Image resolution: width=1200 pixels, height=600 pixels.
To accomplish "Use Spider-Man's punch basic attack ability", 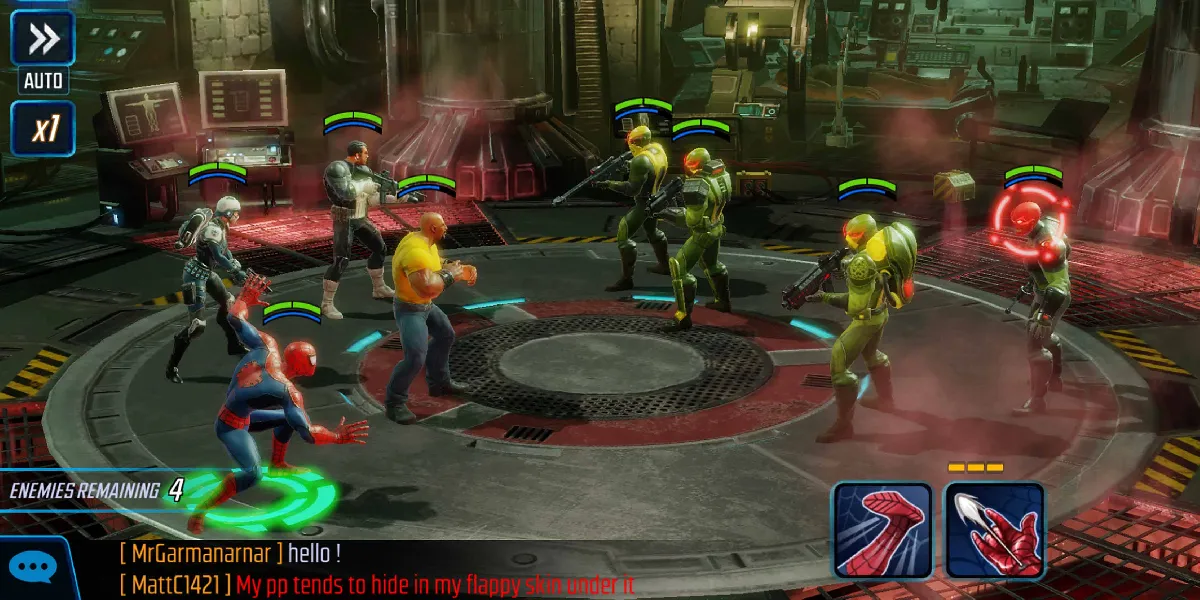I will click(882, 531).
